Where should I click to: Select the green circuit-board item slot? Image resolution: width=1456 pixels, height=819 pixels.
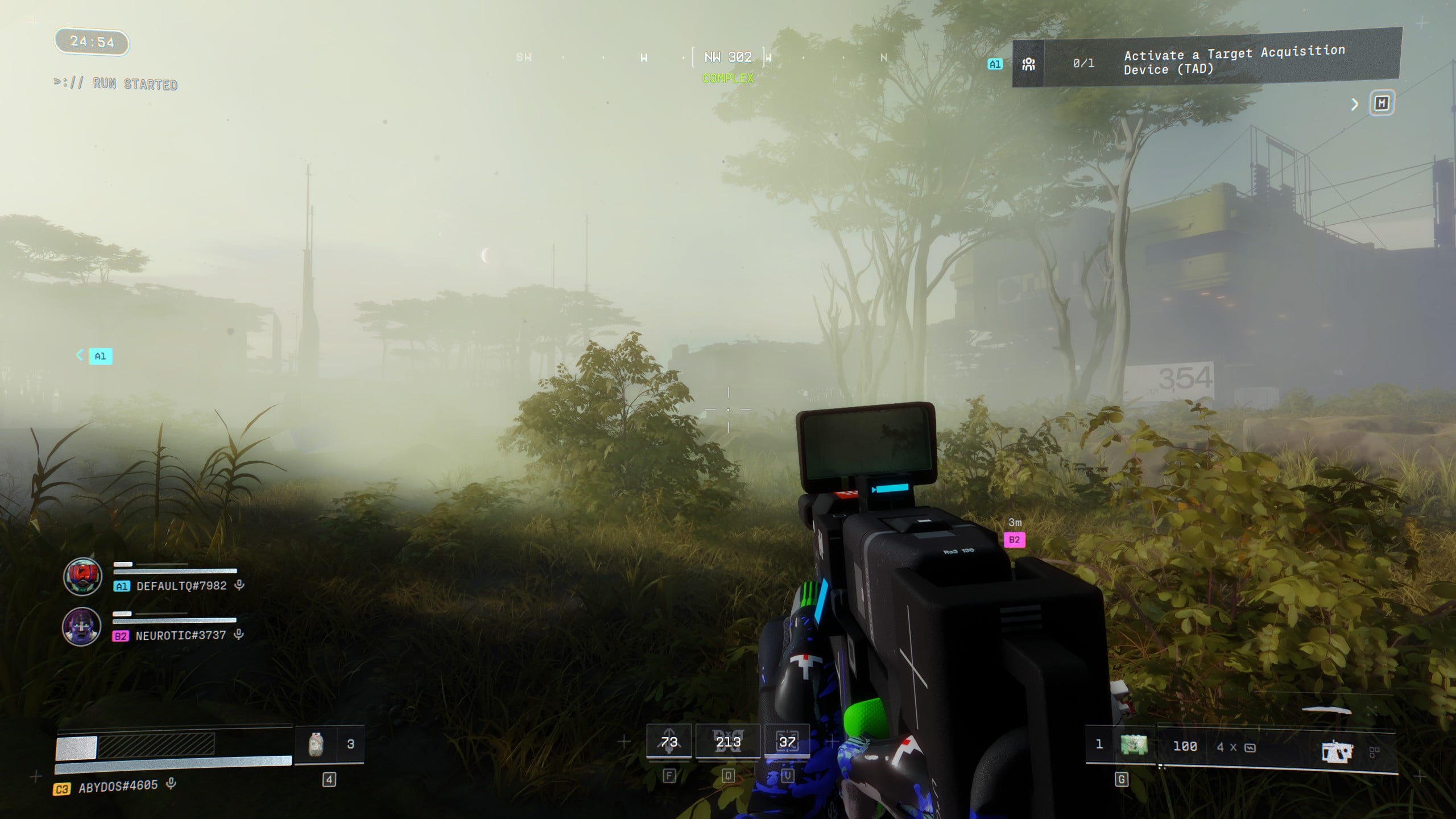(1133, 745)
